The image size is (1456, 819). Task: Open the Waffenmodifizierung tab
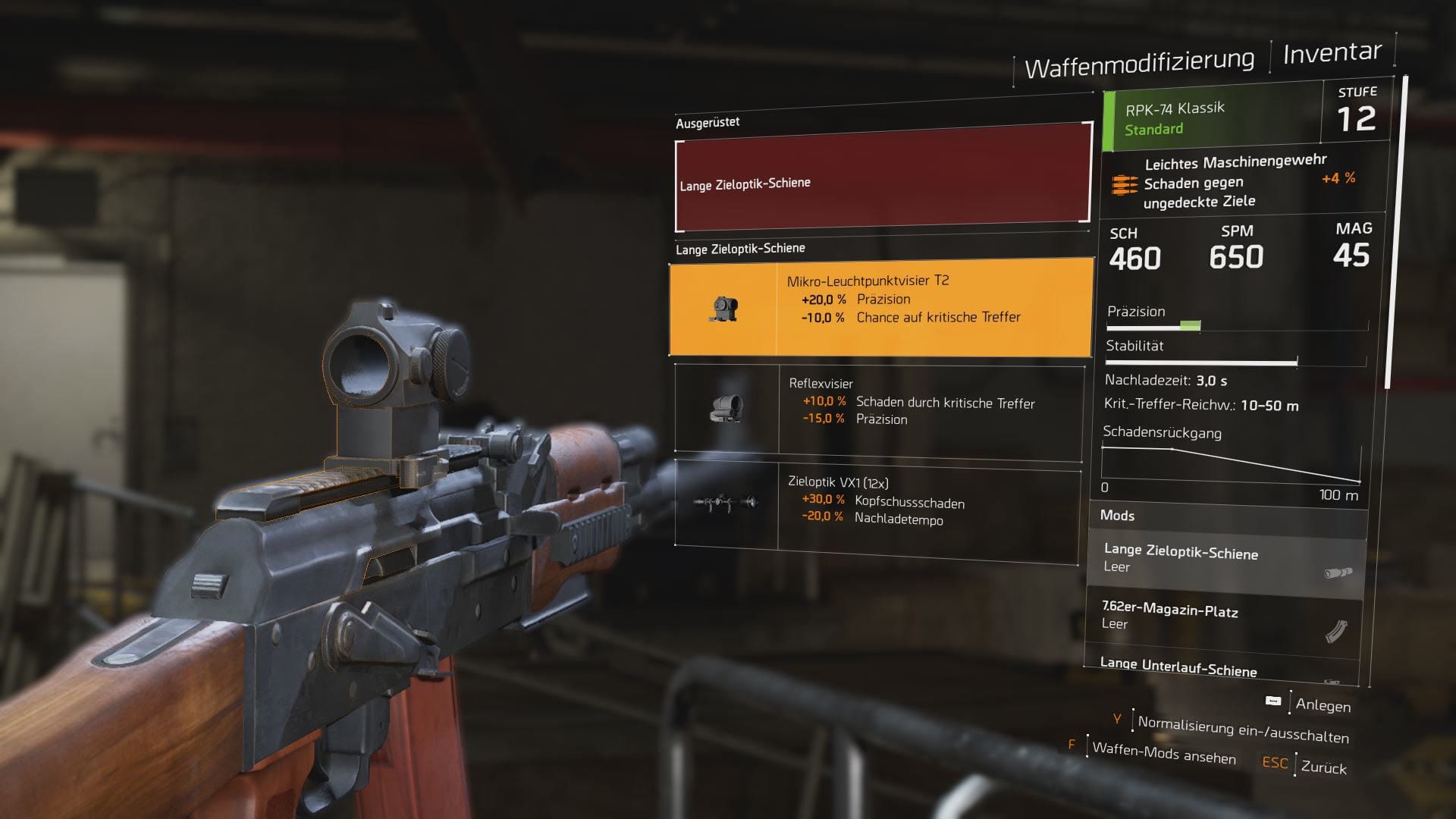pyautogui.click(x=1139, y=63)
